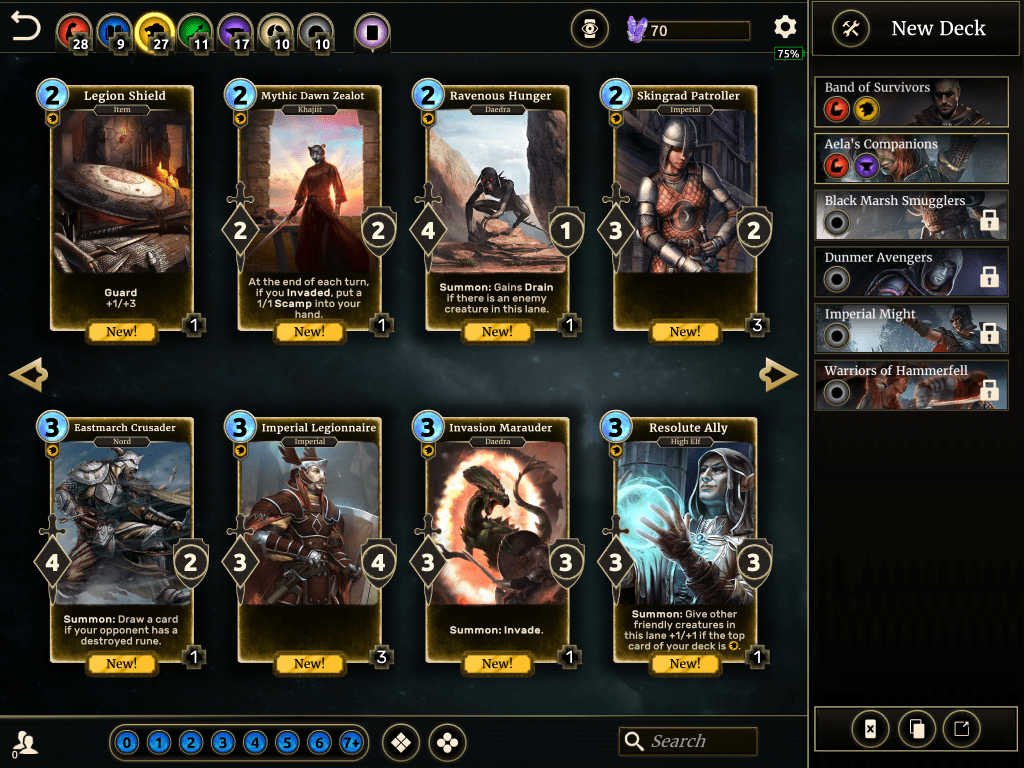Create a New Deck
Viewport: 1024px width, 768px height.
click(x=911, y=29)
